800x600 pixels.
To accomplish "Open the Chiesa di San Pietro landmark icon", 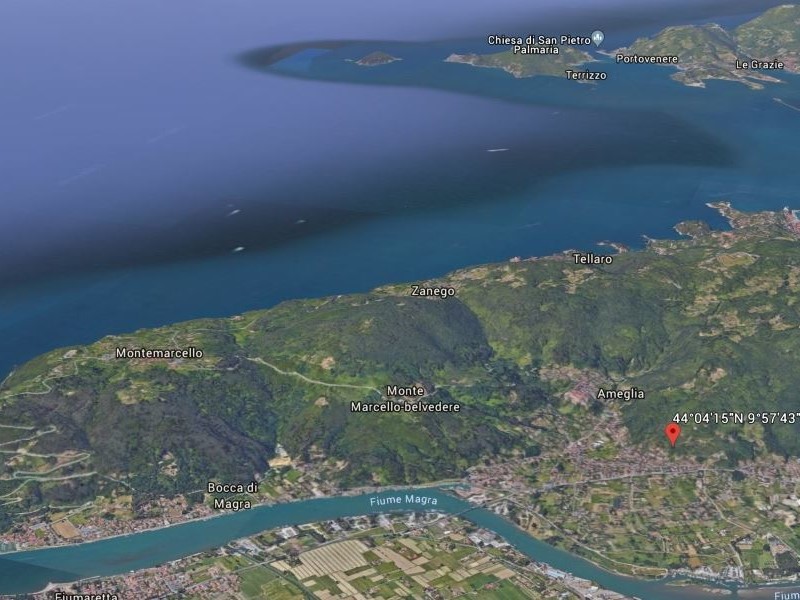I will [598, 39].
